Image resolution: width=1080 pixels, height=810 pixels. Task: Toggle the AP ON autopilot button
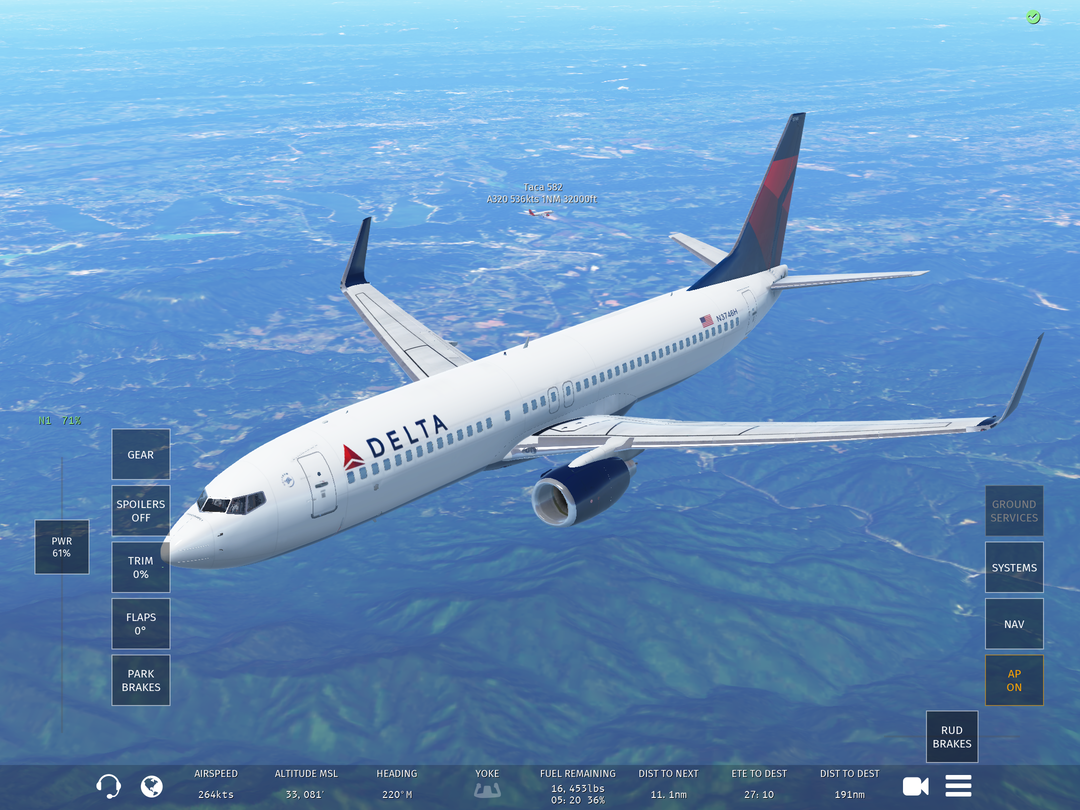(x=1014, y=680)
